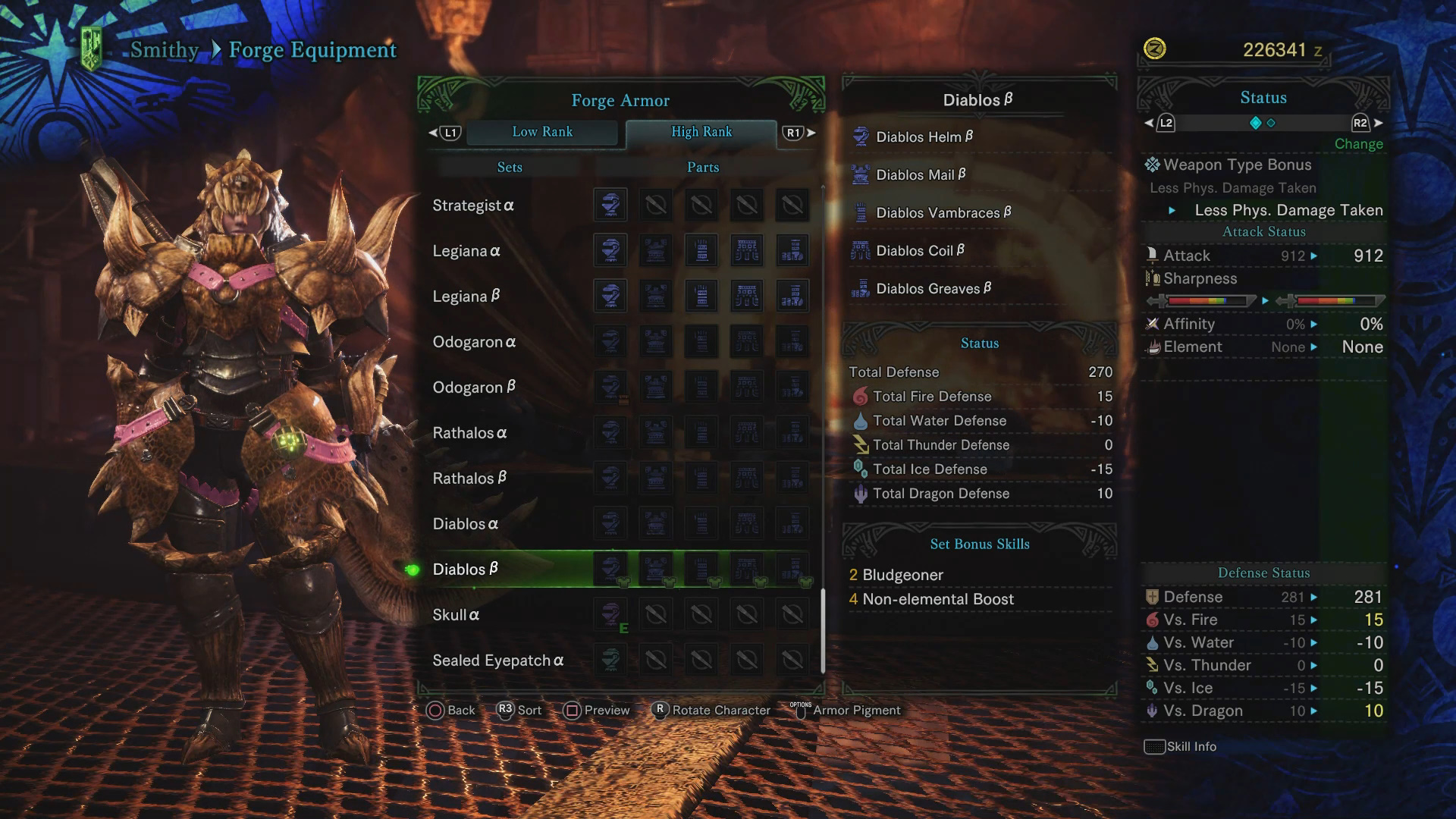Click the Armor Pigment button
Screen dimensions: 1456x819
click(855, 711)
